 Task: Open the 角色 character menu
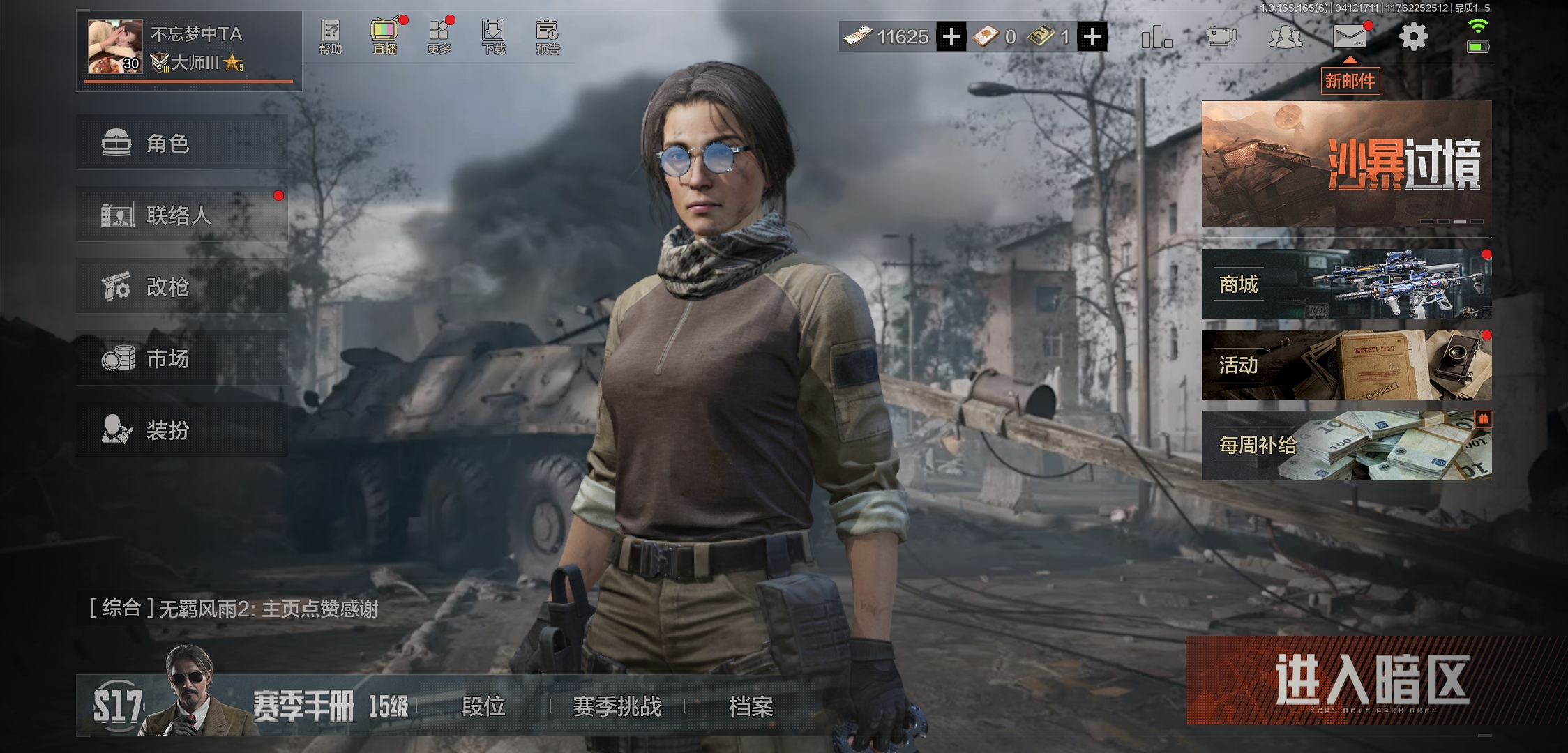pos(181,143)
